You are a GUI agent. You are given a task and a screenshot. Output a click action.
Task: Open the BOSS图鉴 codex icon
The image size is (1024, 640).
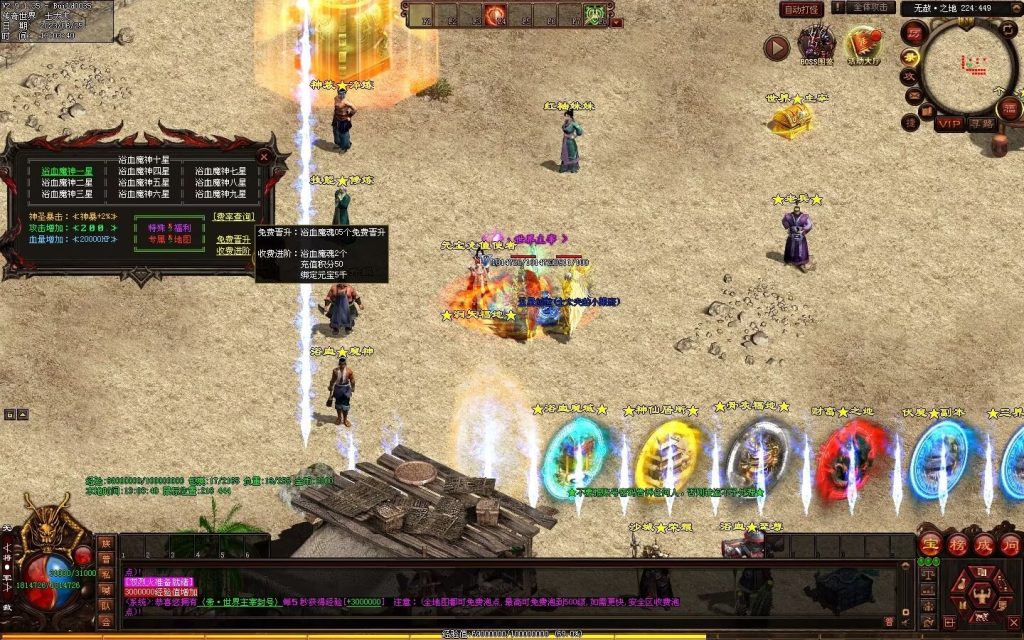(x=817, y=45)
